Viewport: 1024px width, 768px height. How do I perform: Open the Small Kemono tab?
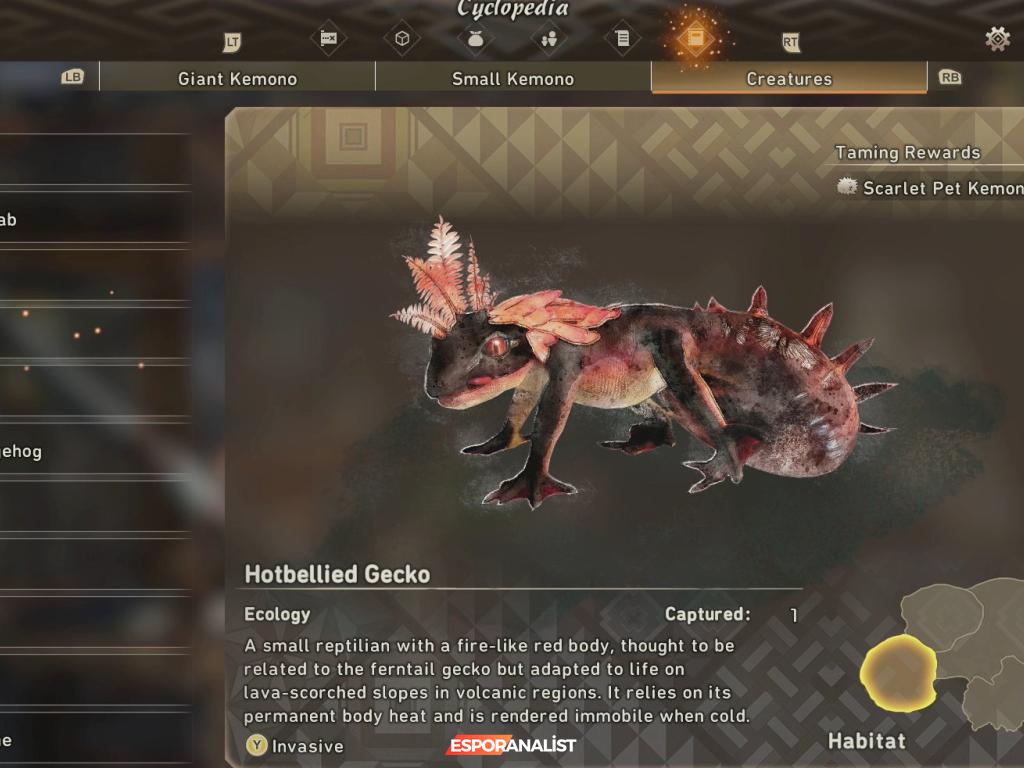click(x=513, y=78)
